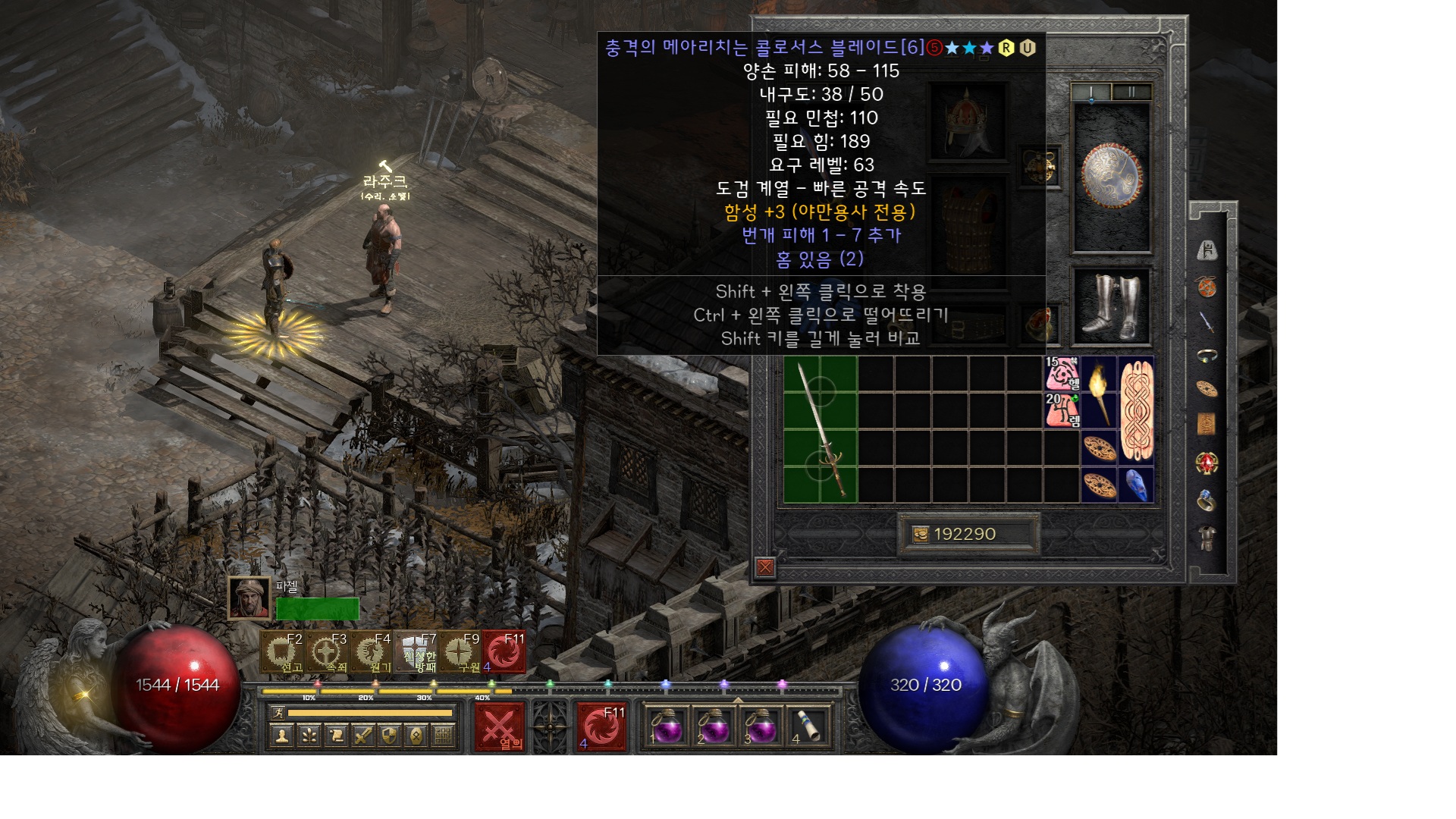1456x819 pixels.
Task: Switch to weapon set I tab
Action: [1091, 92]
